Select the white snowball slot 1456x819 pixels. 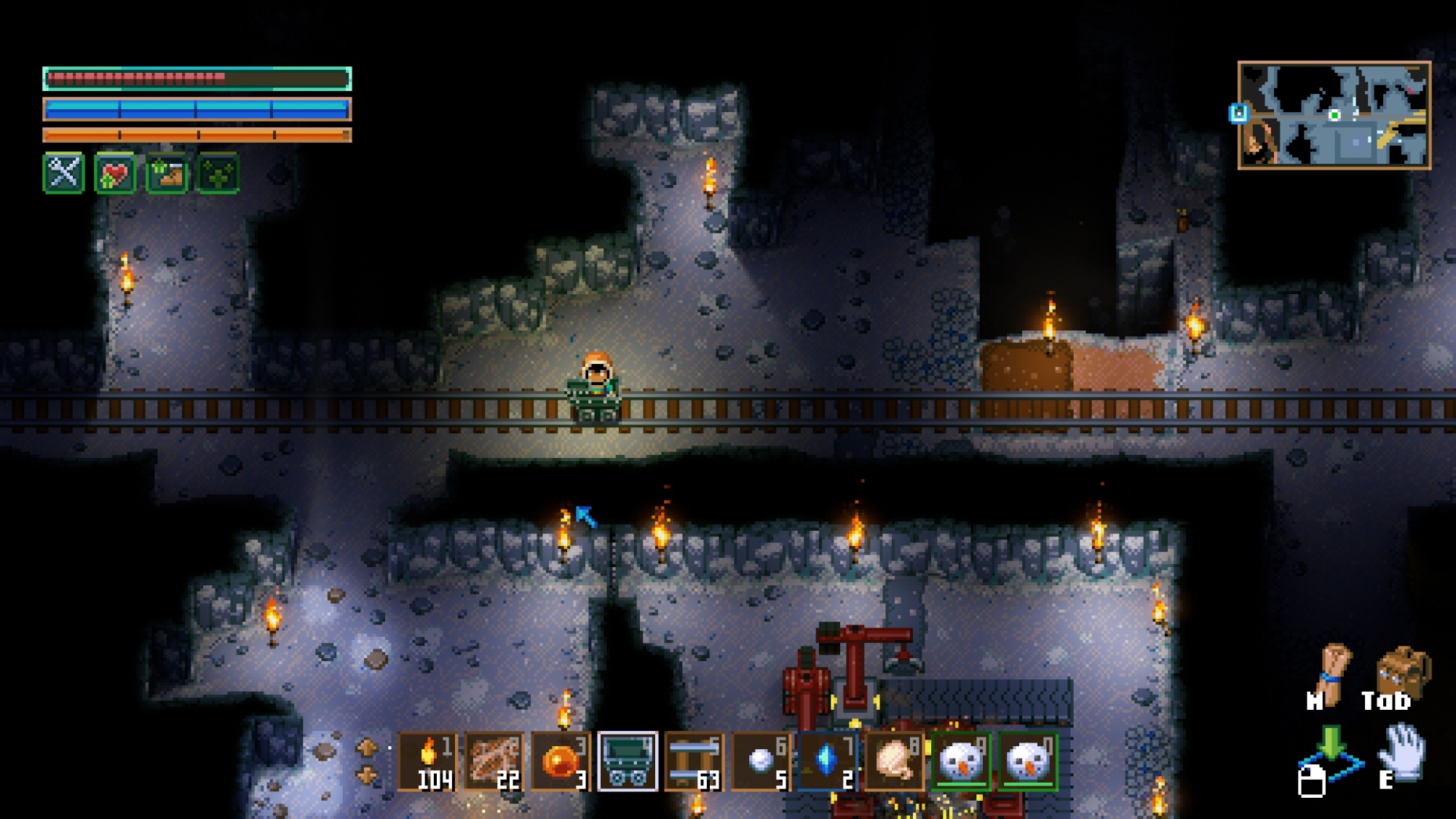761,761
